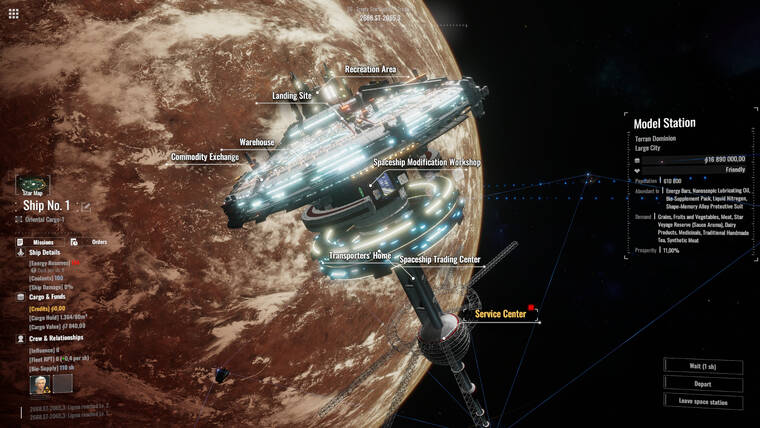This screenshot has height=428, width=760.
Task: Select the crew member portrait
Action: tap(40, 383)
